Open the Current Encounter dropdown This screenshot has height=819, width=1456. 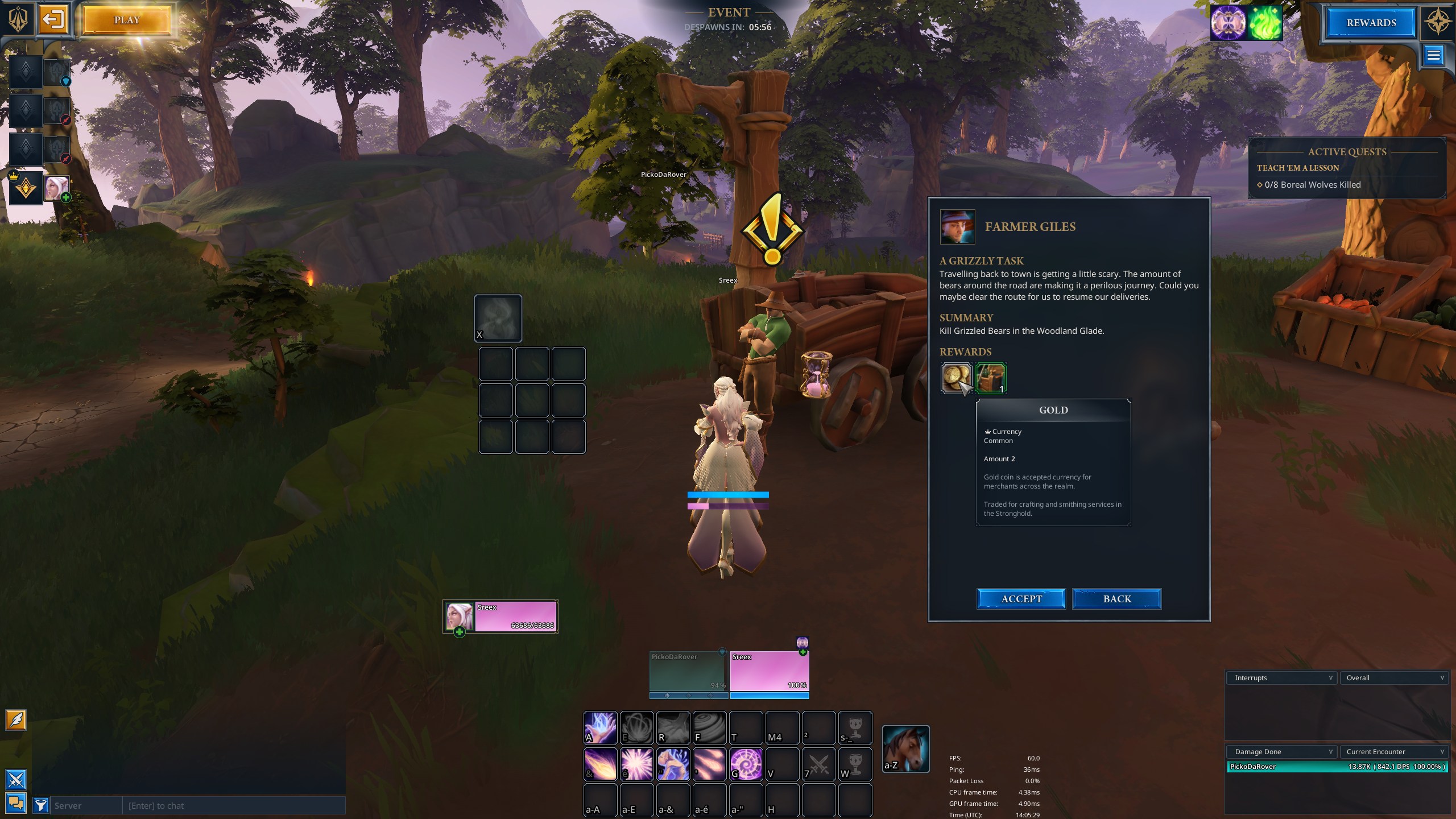point(1393,751)
